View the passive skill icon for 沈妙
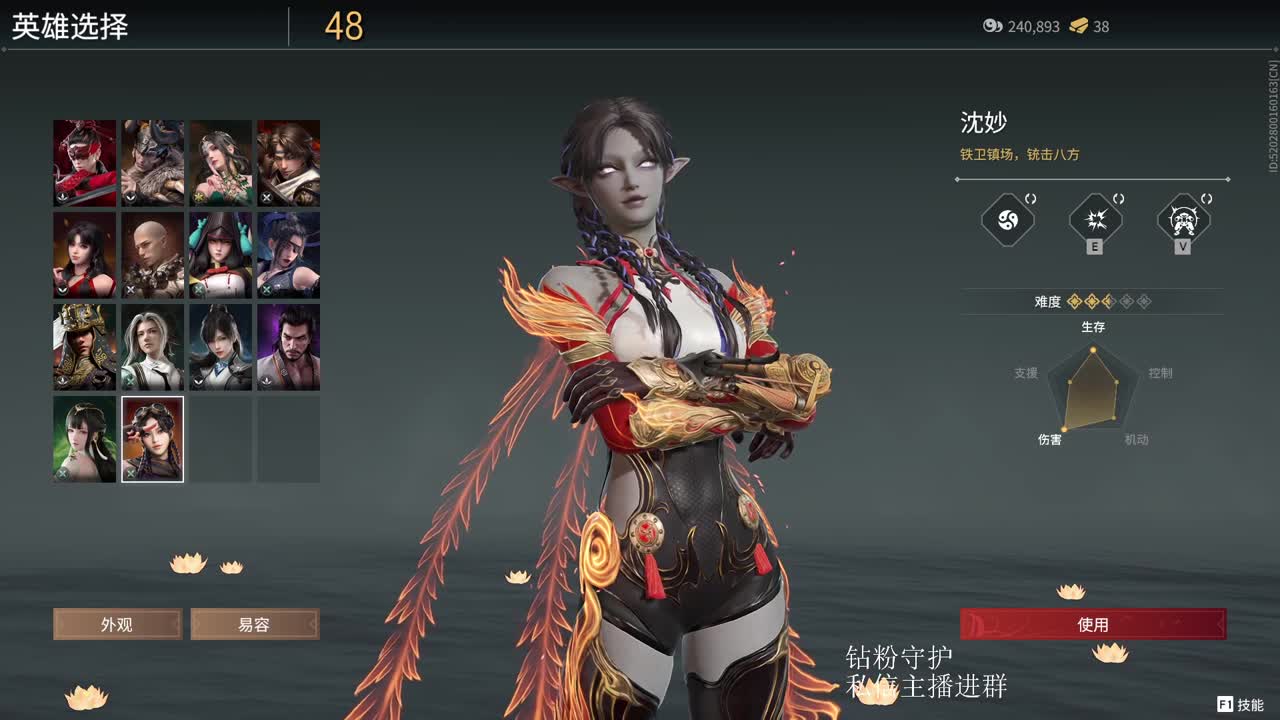This screenshot has width=1280, height=720. click(x=1007, y=220)
